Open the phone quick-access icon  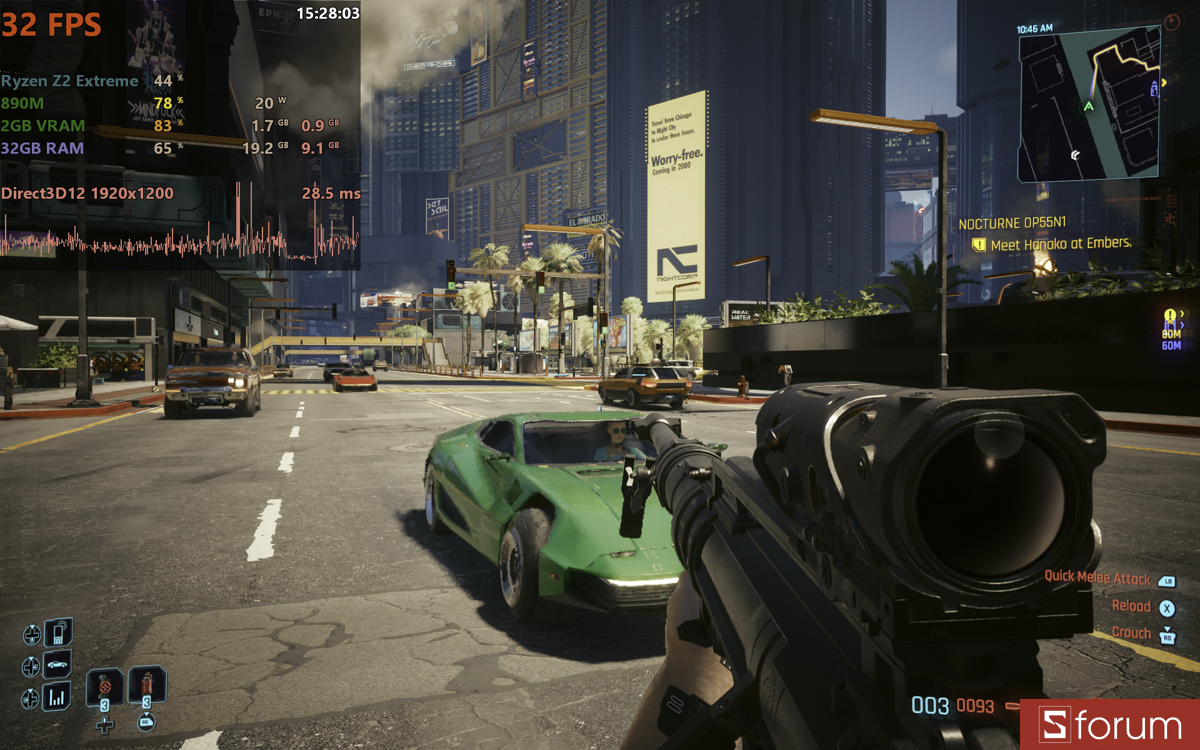pyautogui.click(x=58, y=633)
